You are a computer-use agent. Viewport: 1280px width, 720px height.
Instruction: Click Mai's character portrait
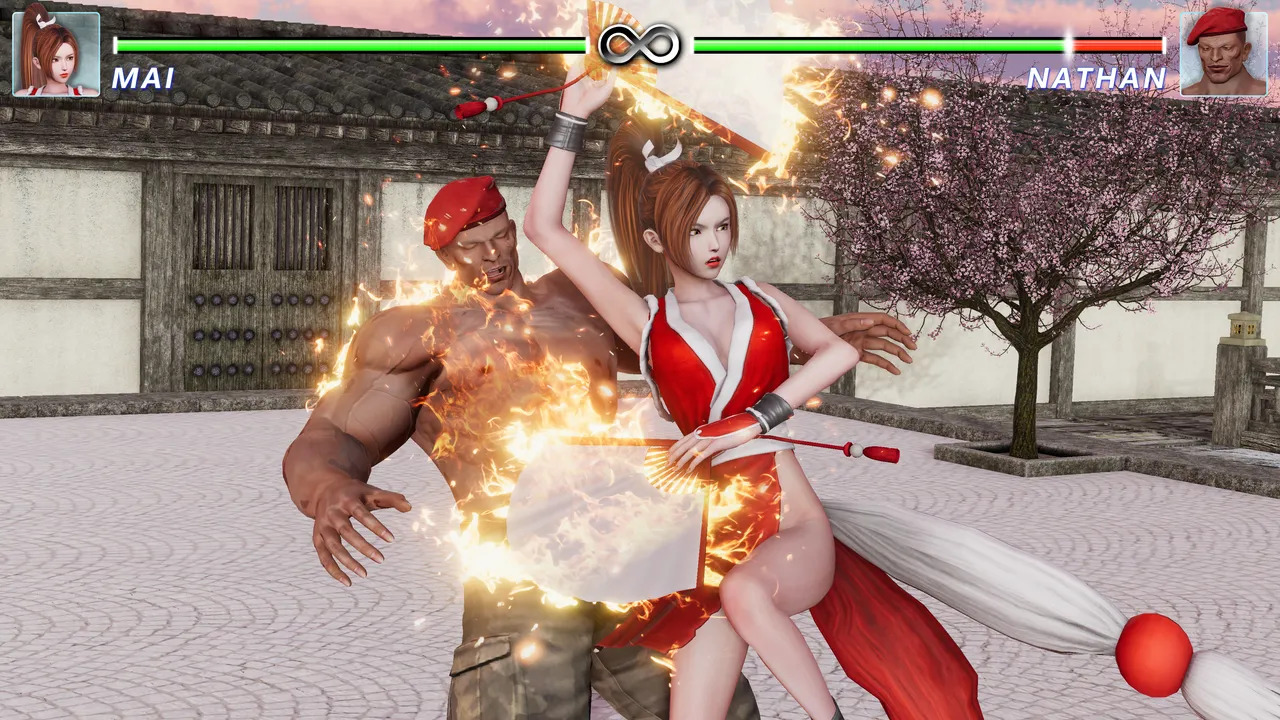[x=56, y=53]
